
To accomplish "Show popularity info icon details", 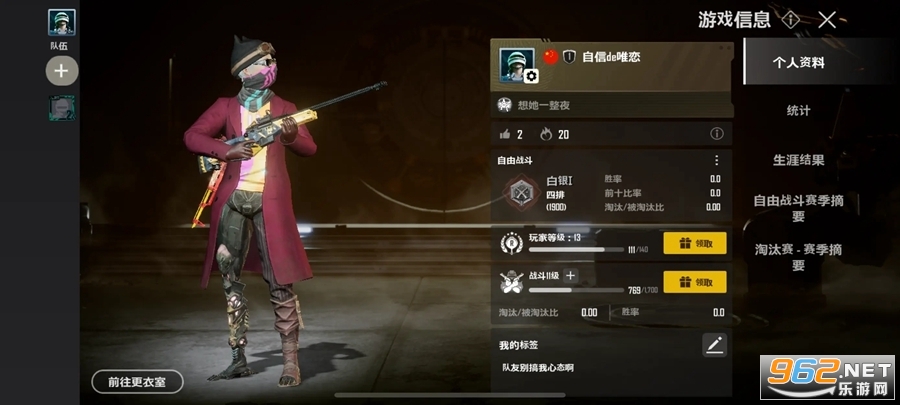I will [716, 134].
